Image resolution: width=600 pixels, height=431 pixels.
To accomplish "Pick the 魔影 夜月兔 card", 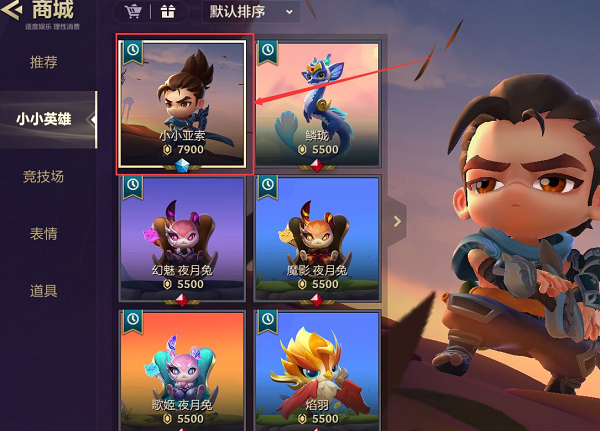I will [317, 238].
